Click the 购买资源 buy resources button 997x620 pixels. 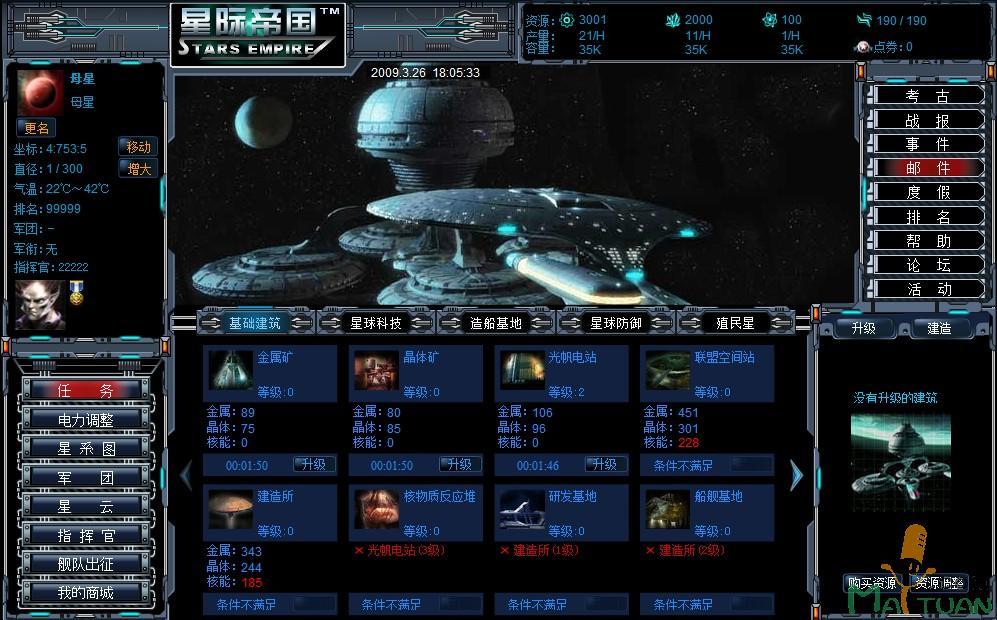coord(872,583)
